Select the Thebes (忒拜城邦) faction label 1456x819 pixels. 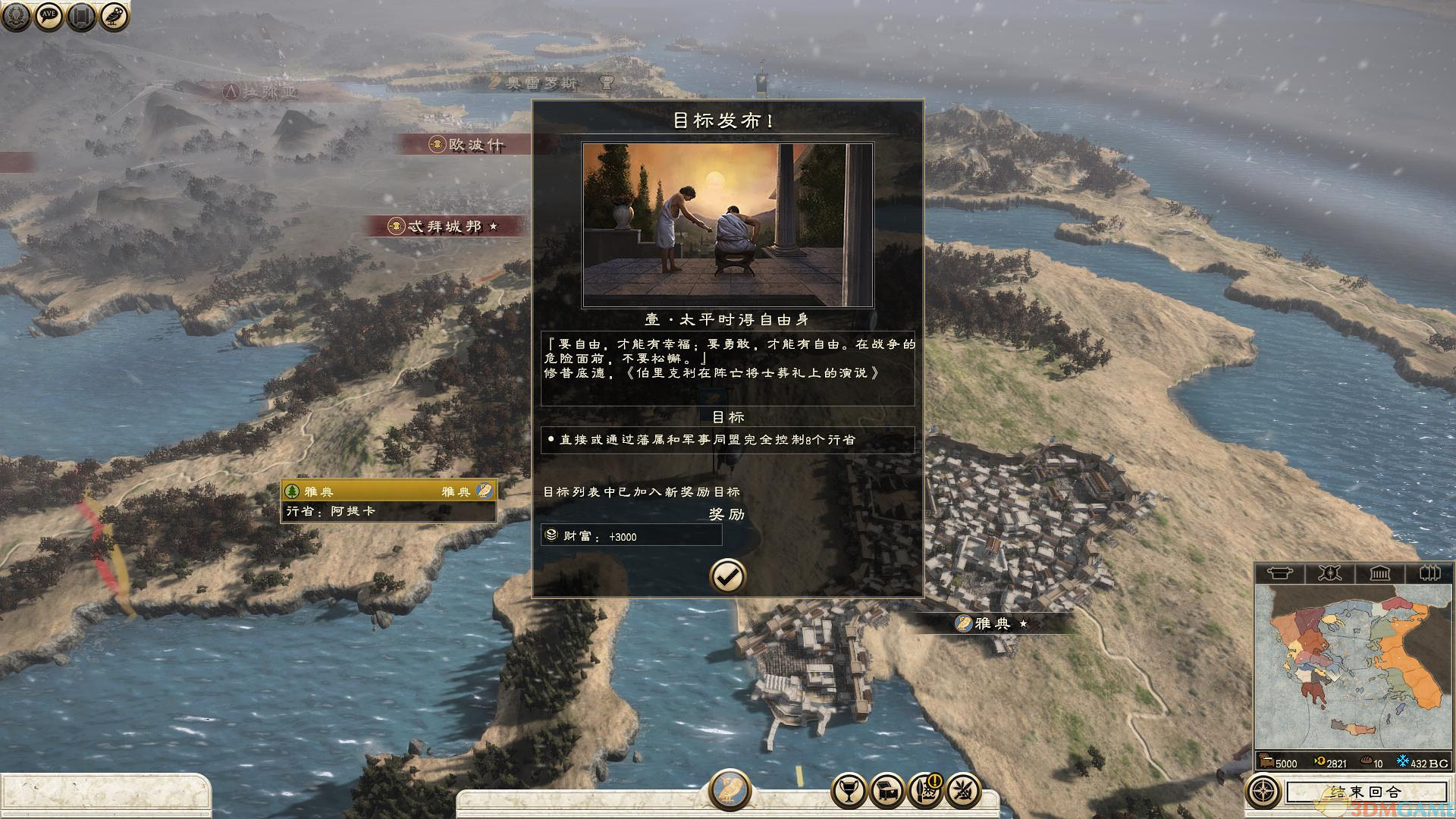click(x=444, y=226)
